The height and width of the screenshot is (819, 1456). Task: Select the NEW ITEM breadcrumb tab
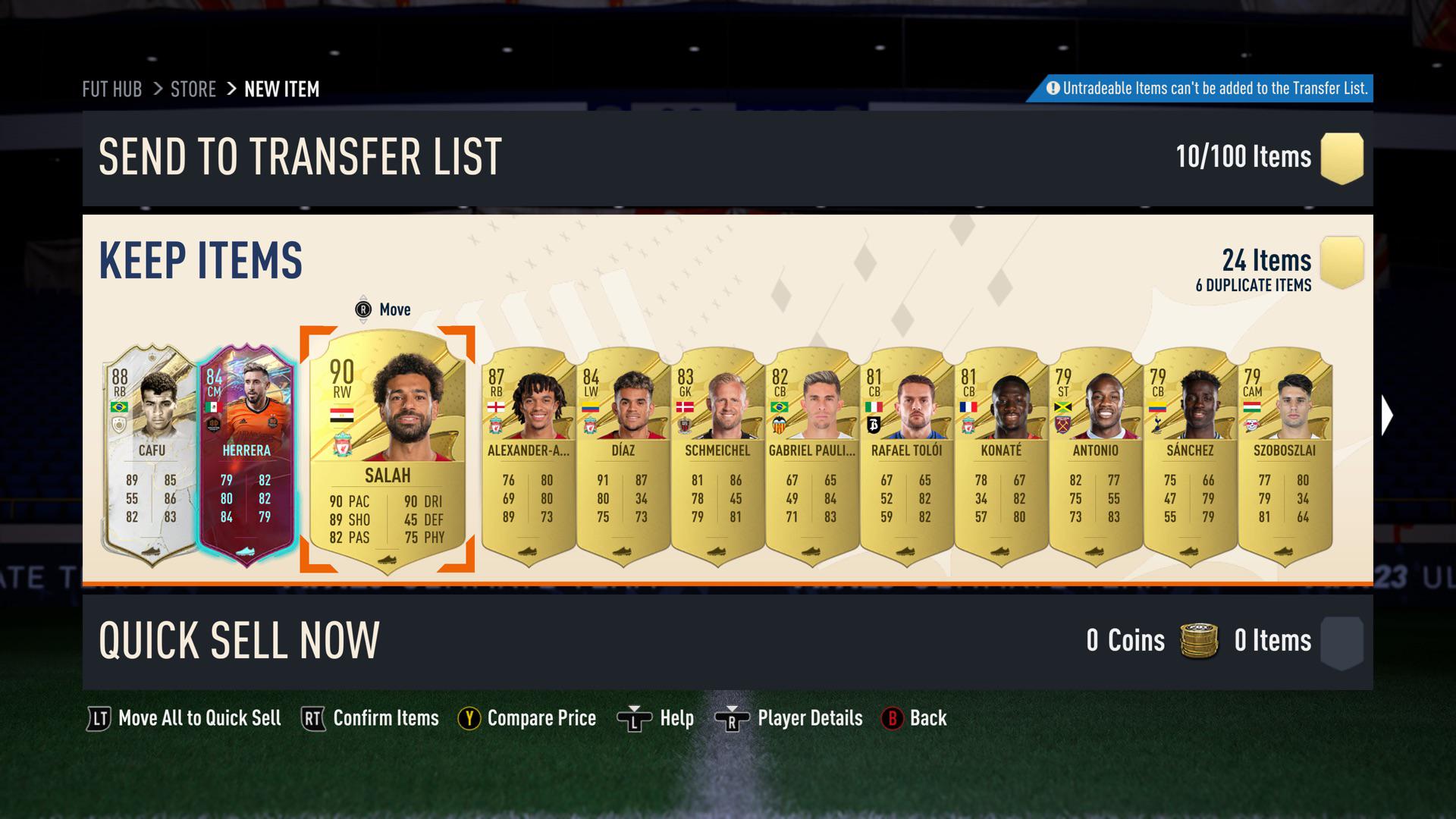(x=281, y=89)
